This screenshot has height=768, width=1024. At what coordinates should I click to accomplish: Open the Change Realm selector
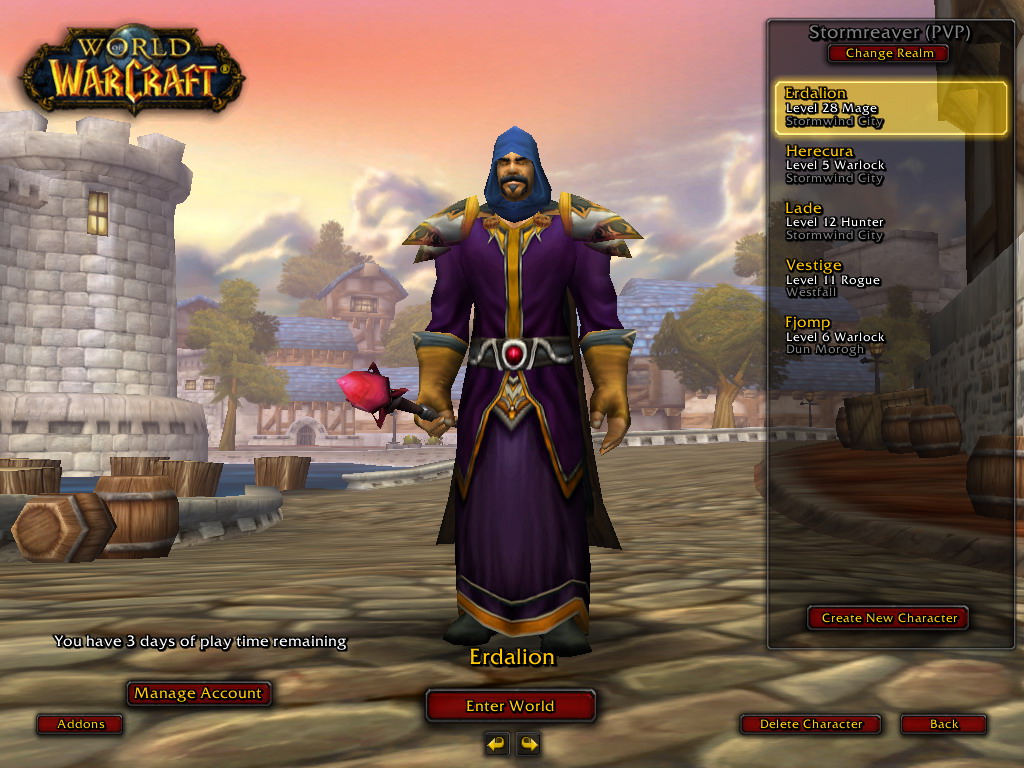[889, 54]
